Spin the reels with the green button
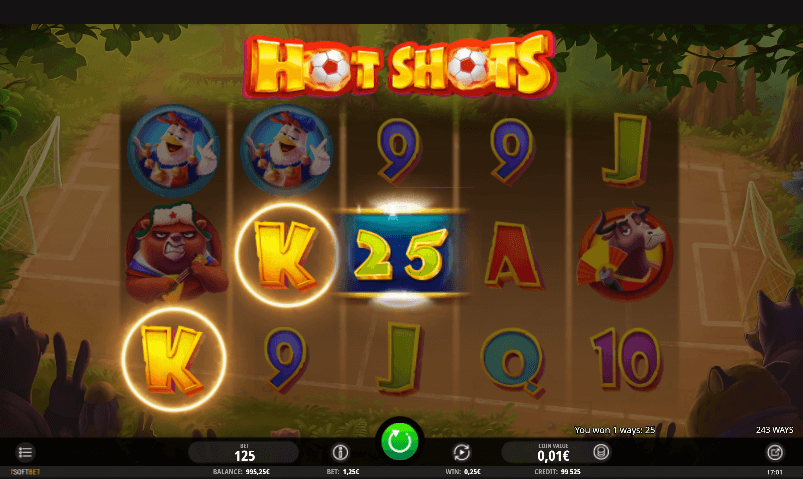This screenshot has width=803, height=479. [x=400, y=441]
